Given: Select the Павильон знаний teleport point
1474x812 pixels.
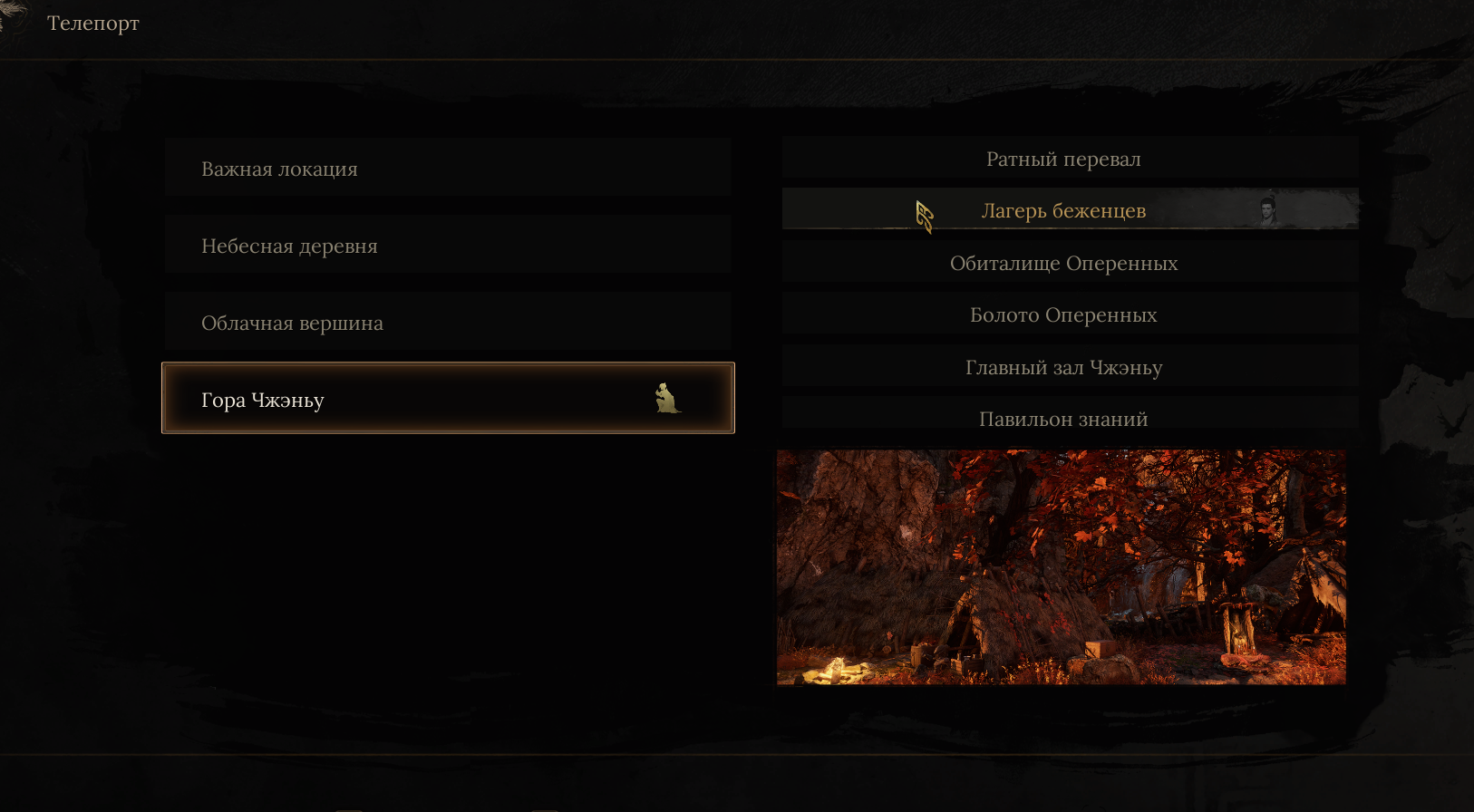Looking at the screenshot, I should point(1069,417).
